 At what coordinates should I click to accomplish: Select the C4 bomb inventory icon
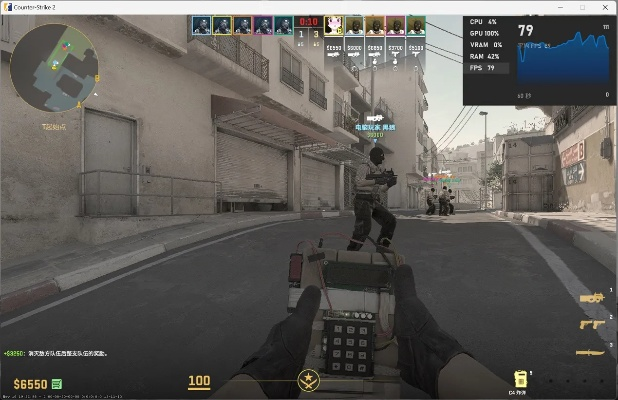tap(520, 379)
